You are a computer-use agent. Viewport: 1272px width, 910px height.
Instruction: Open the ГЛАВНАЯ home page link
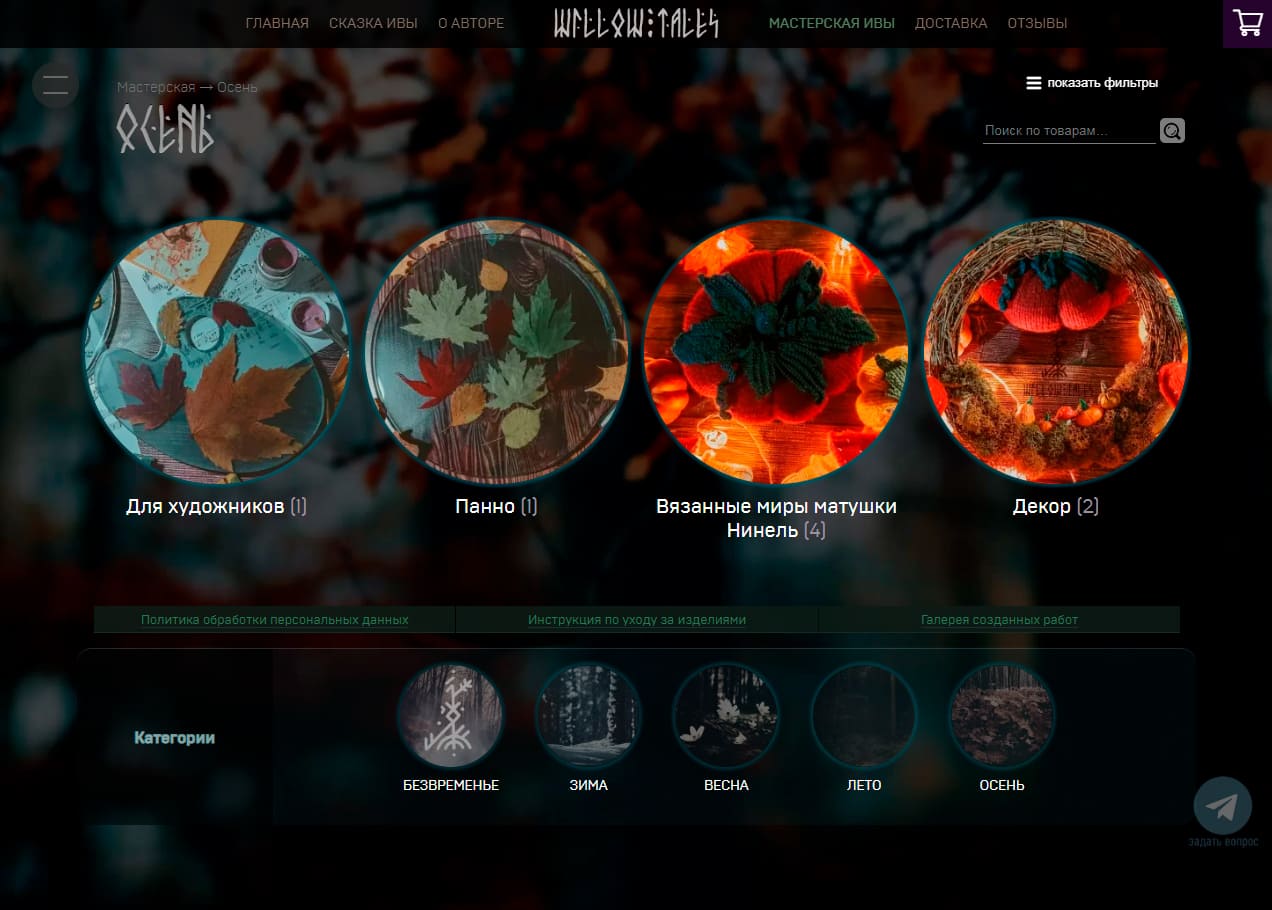pos(277,23)
